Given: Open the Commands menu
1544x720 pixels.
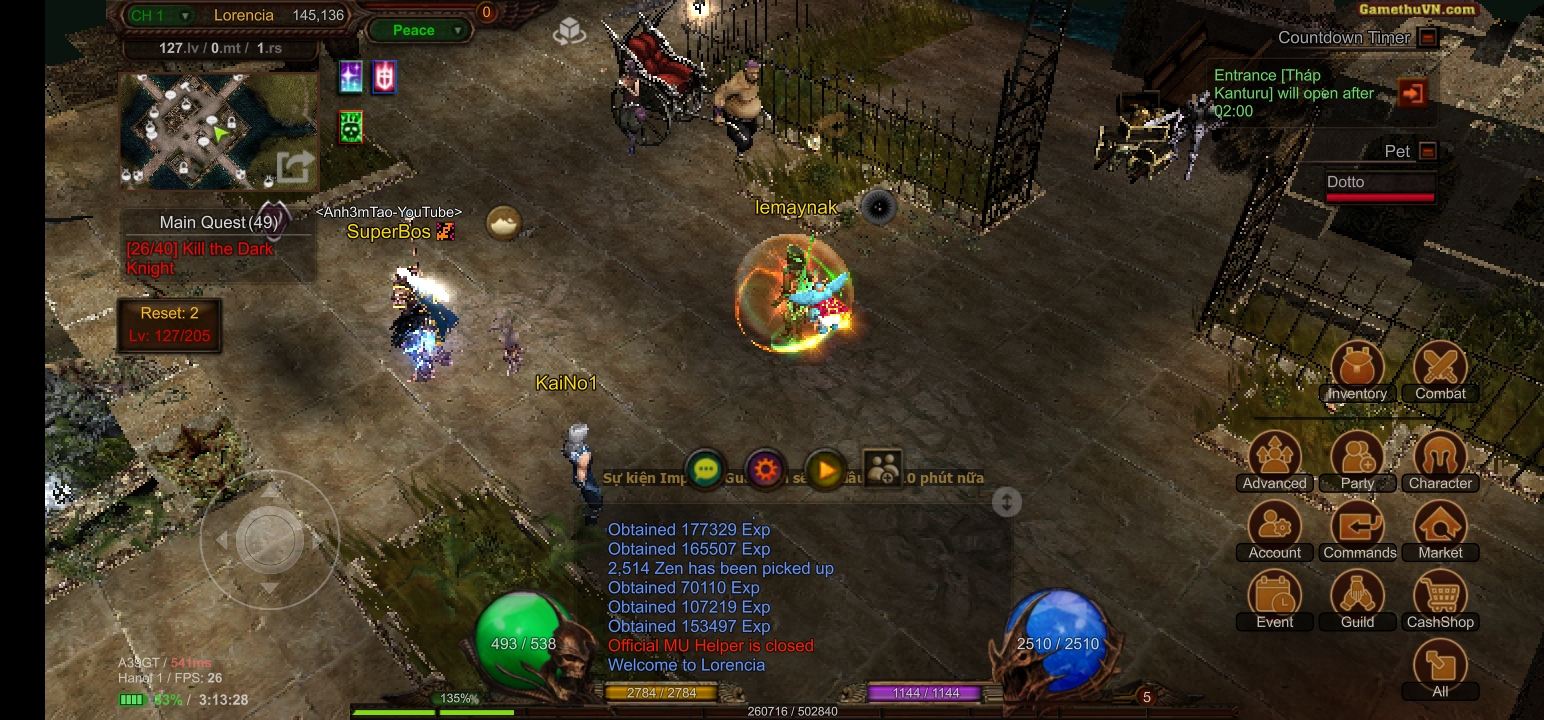Looking at the screenshot, I should (x=1357, y=530).
